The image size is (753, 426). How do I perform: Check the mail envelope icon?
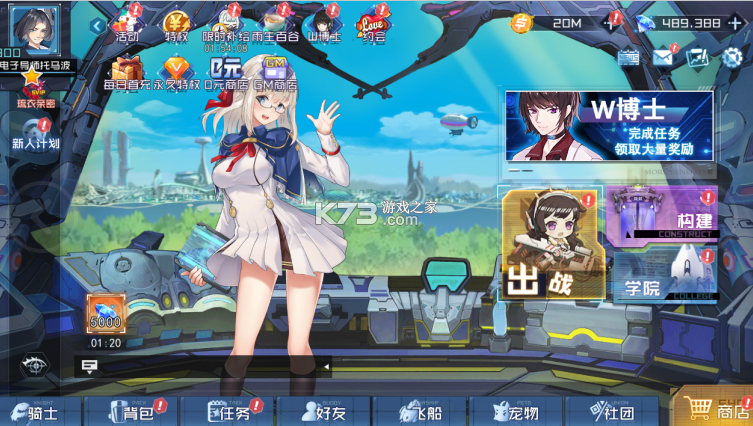click(x=663, y=57)
